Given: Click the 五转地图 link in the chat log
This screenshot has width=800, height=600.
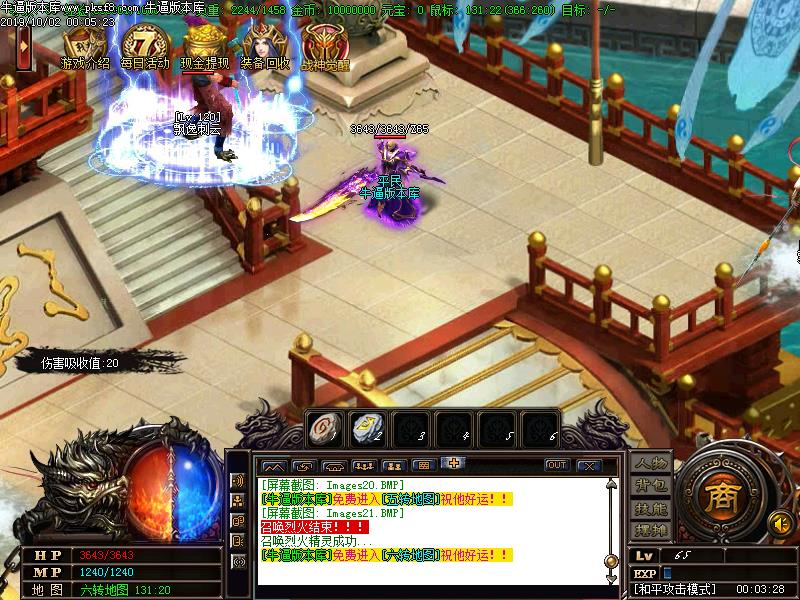Looking at the screenshot, I should pyautogui.click(x=412, y=499).
